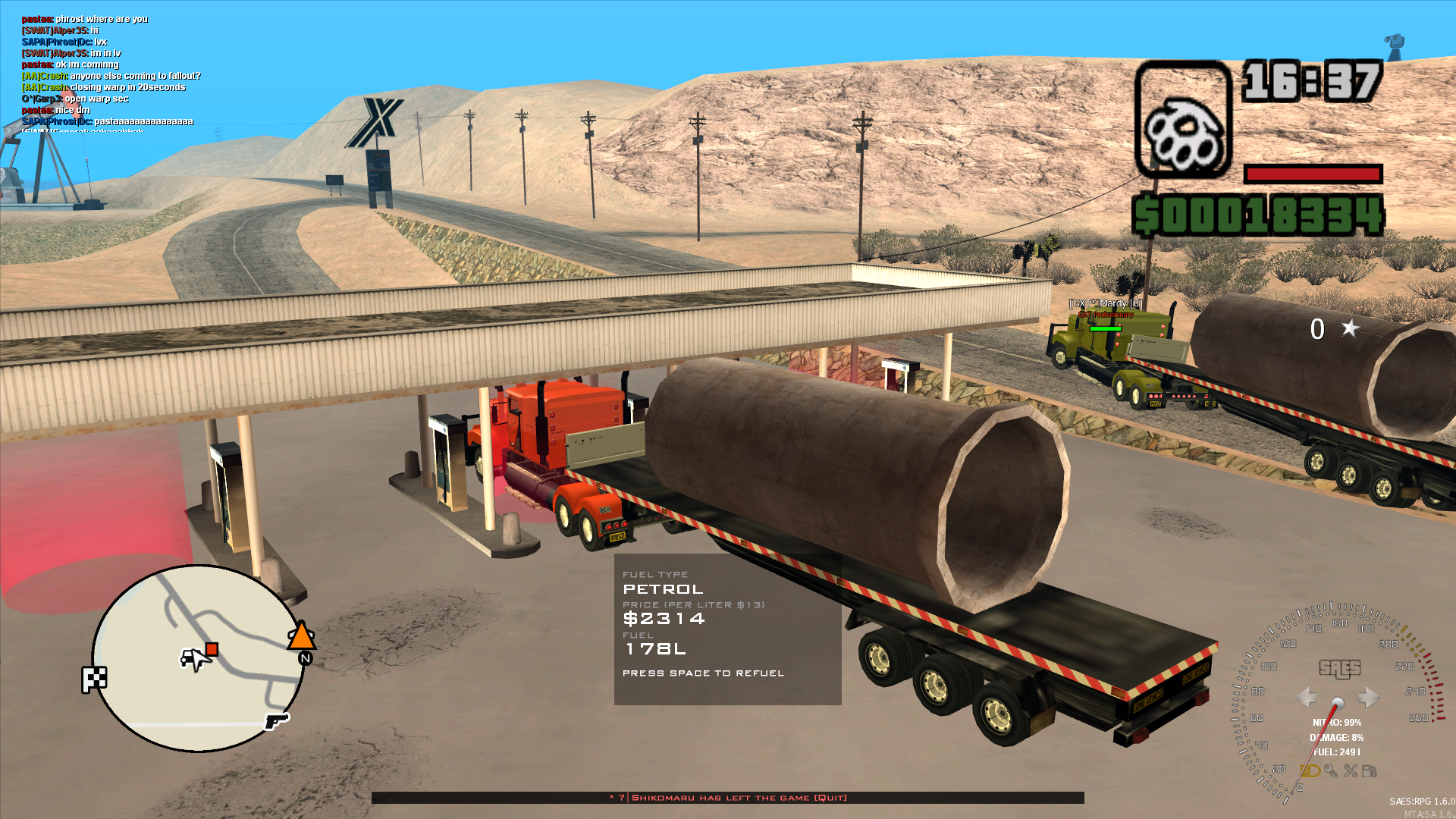
Task: Click the PRESS SPACE TO REFUEL prompt
Action: pos(703,672)
